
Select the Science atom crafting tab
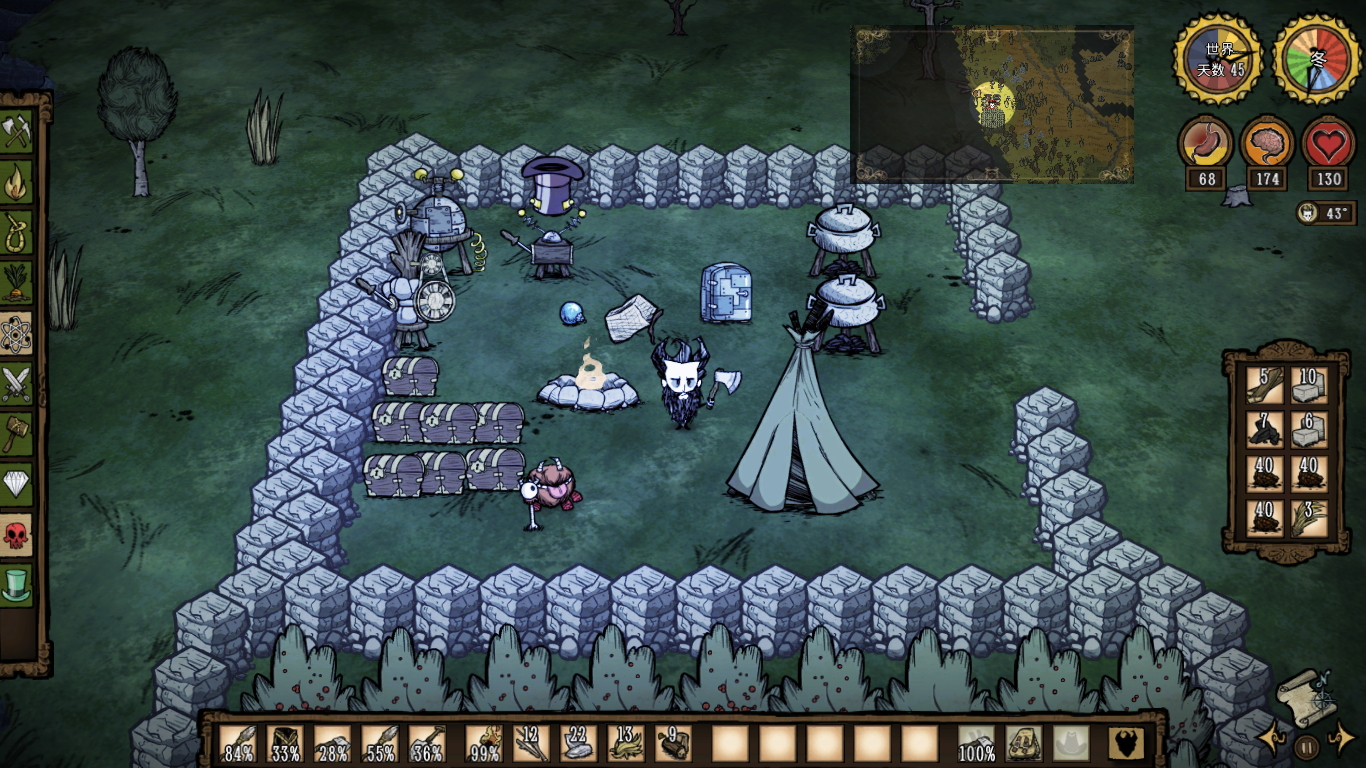point(17,334)
